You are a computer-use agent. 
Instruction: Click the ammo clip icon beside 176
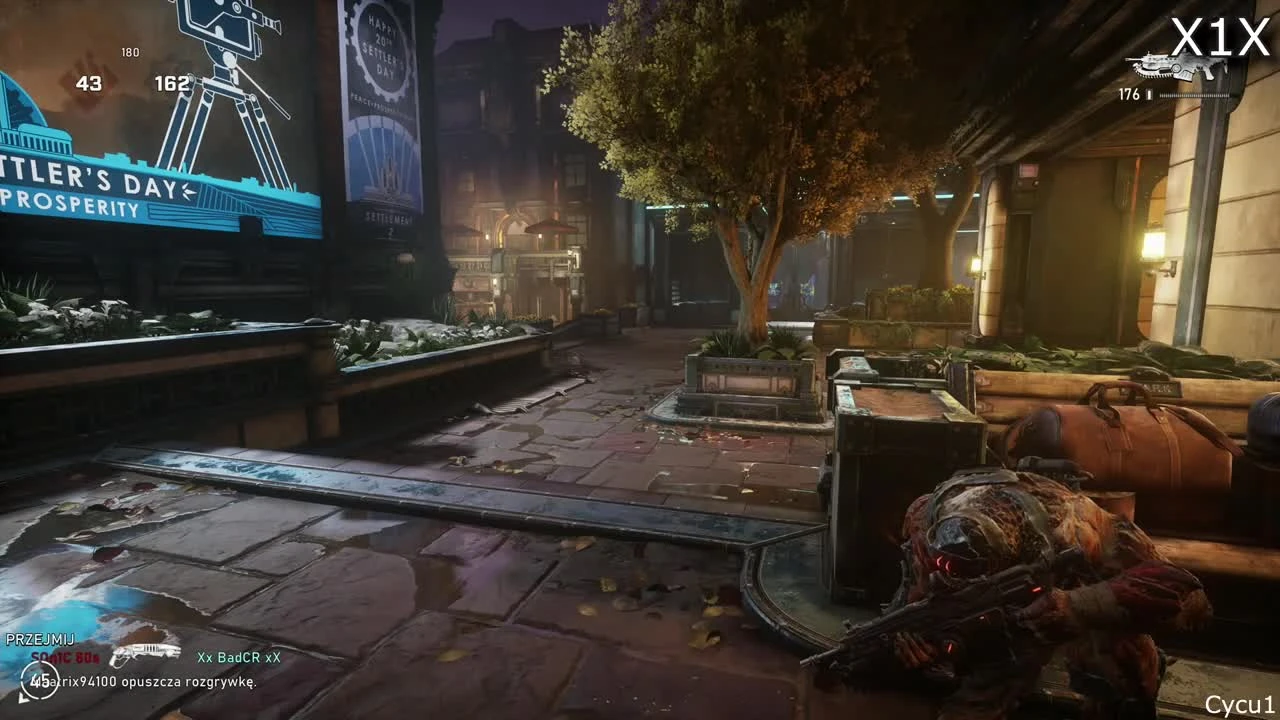1148,95
